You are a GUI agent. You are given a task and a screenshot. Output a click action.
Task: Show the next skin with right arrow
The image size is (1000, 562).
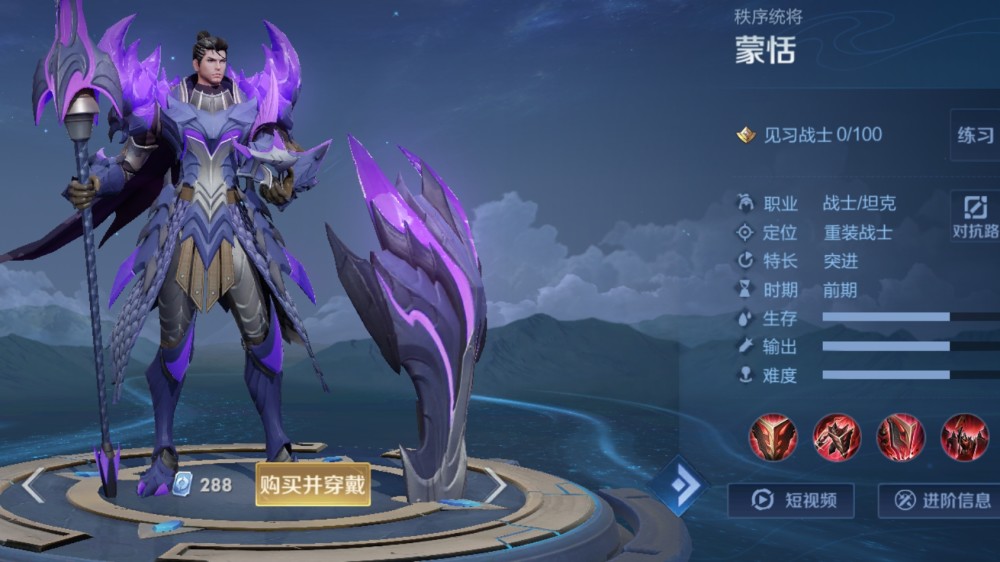(496, 485)
